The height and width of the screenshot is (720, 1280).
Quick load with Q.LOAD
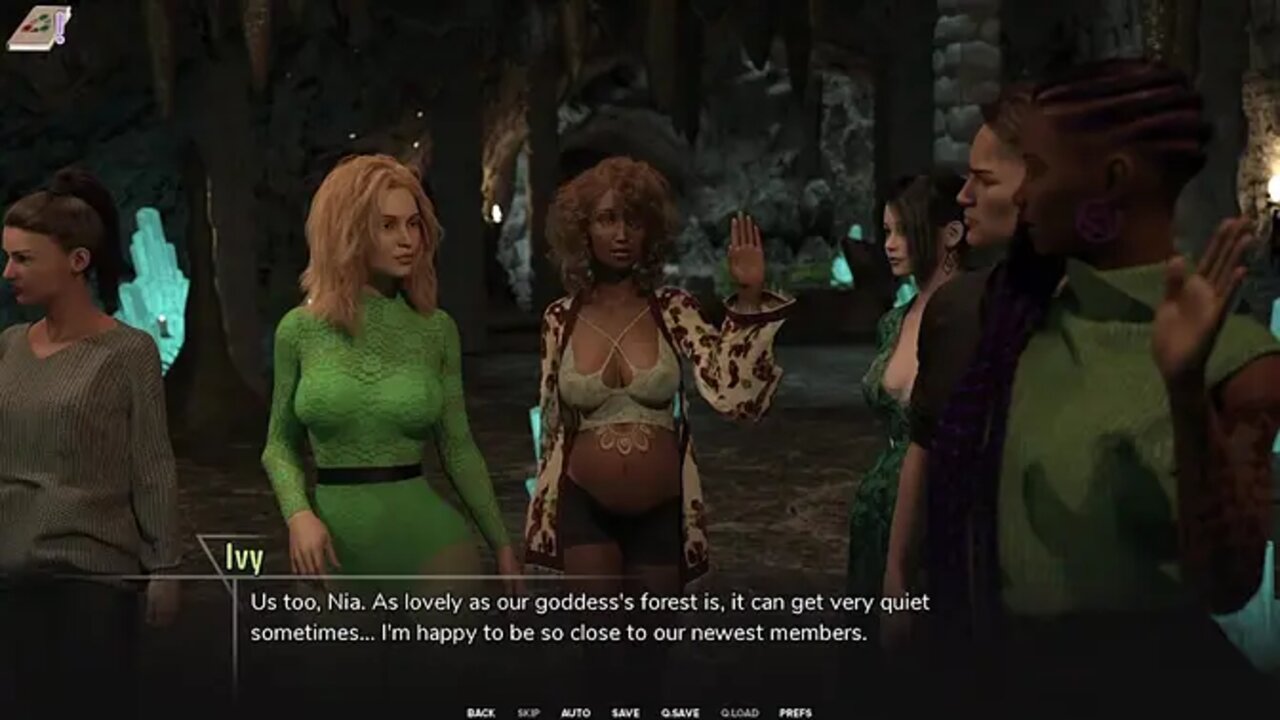click(x=738, y=713)
